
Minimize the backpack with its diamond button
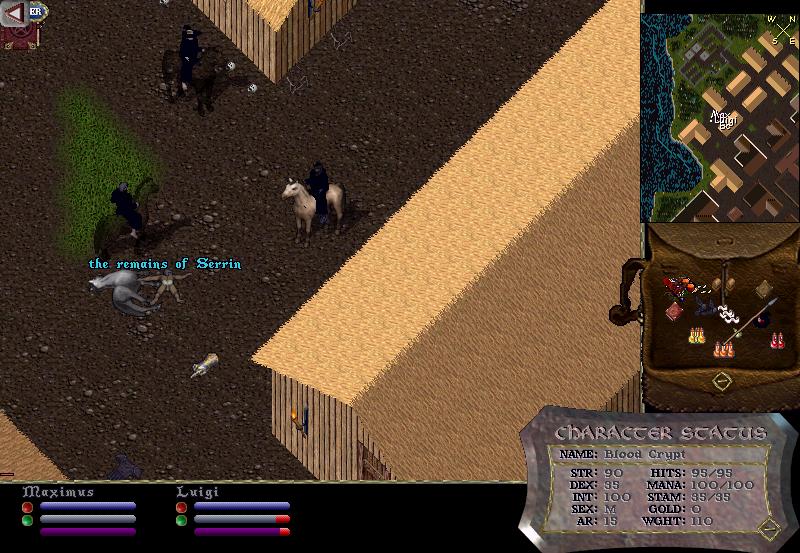tap(720, 381)
